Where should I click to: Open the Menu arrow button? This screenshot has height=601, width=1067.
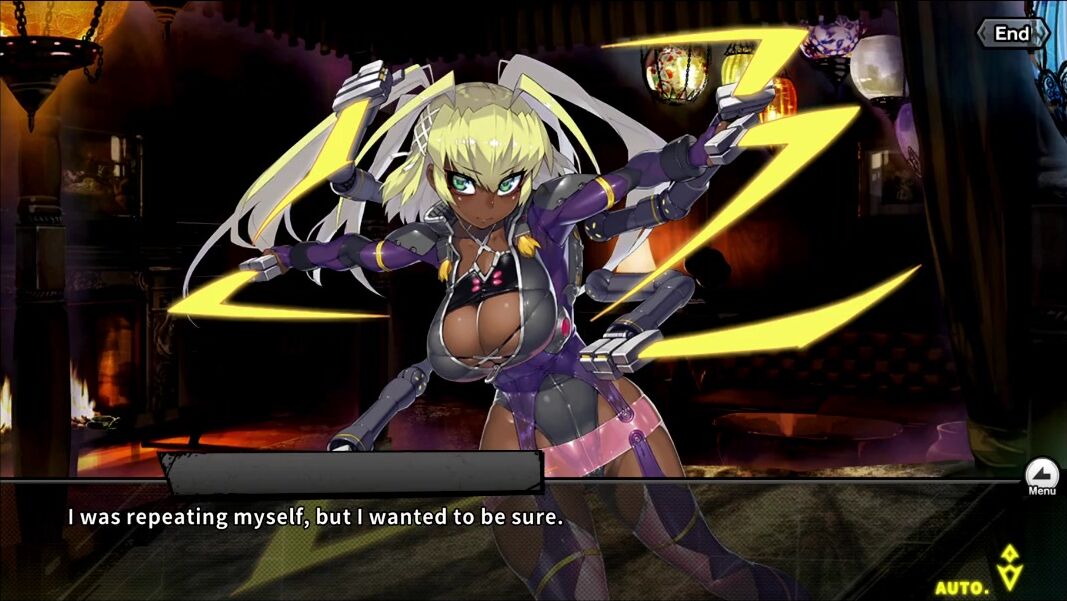pyautogui.click(x=1041, y=474)
